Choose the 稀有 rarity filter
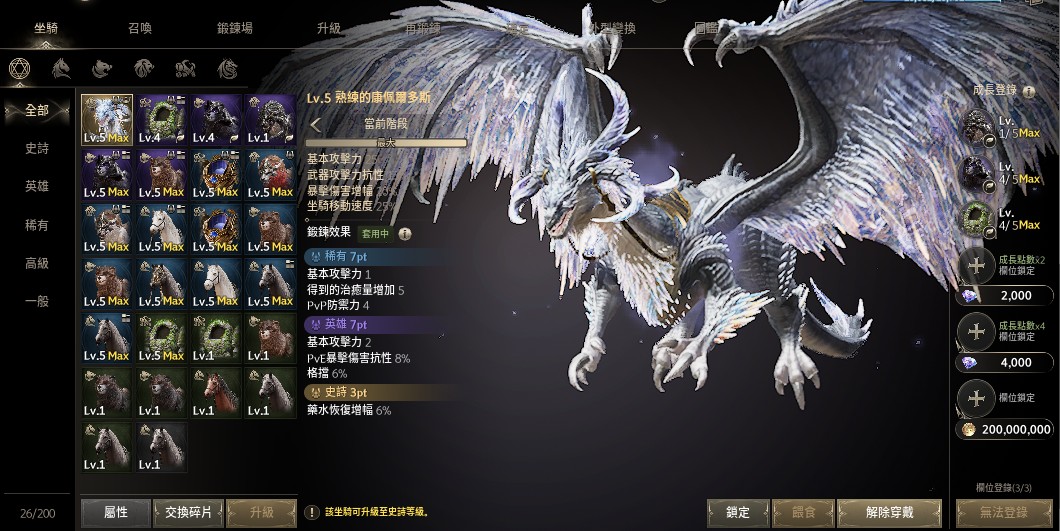 pyautogui.click(x=37, y=225)
